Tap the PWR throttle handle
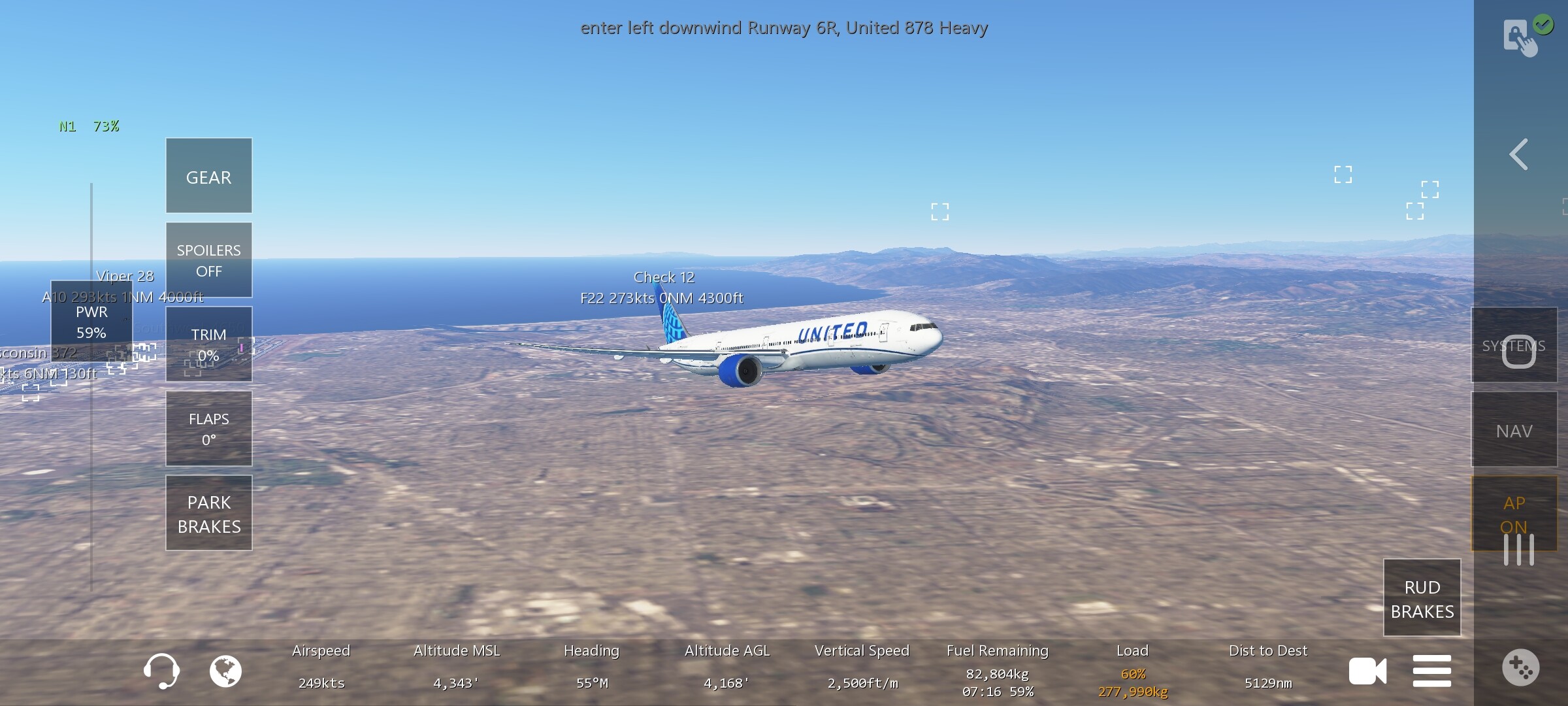Screen dimensions: 1568x706 click(91, 322)
